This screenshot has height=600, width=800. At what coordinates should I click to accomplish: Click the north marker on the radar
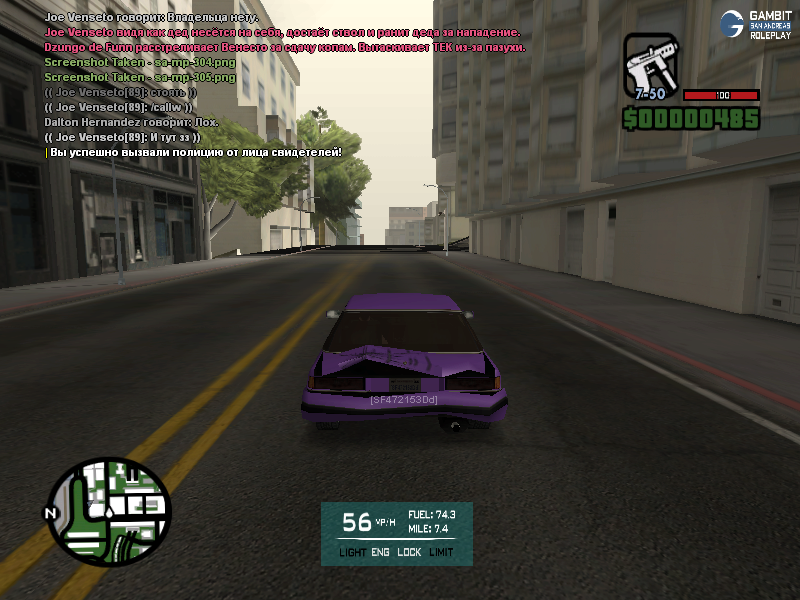click(48, 513)
